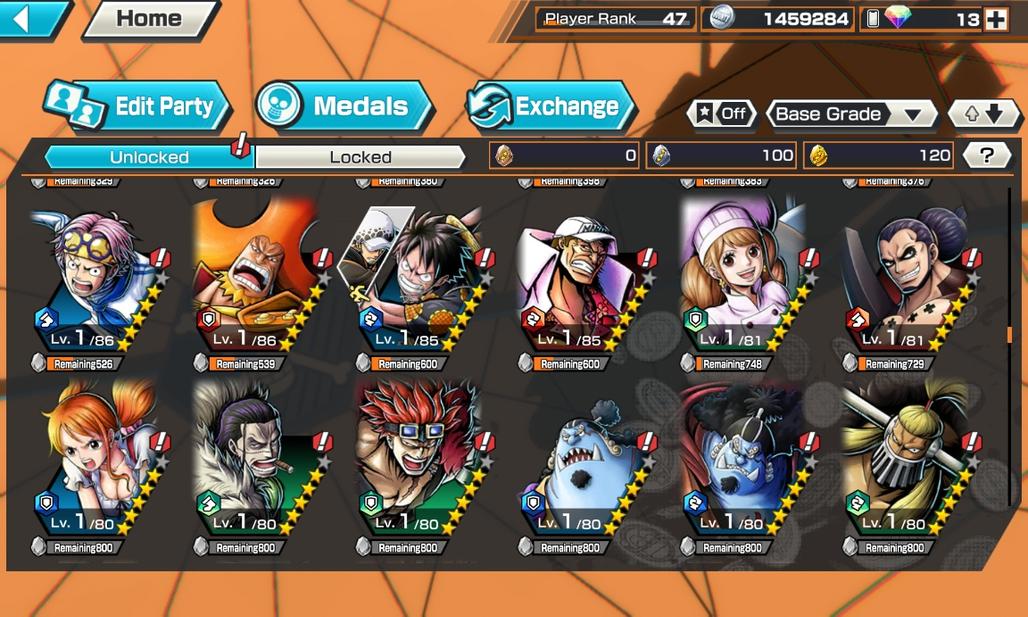Switch to the Unlocked tab
Viewport: 1028px width, 617px height.
149,157
